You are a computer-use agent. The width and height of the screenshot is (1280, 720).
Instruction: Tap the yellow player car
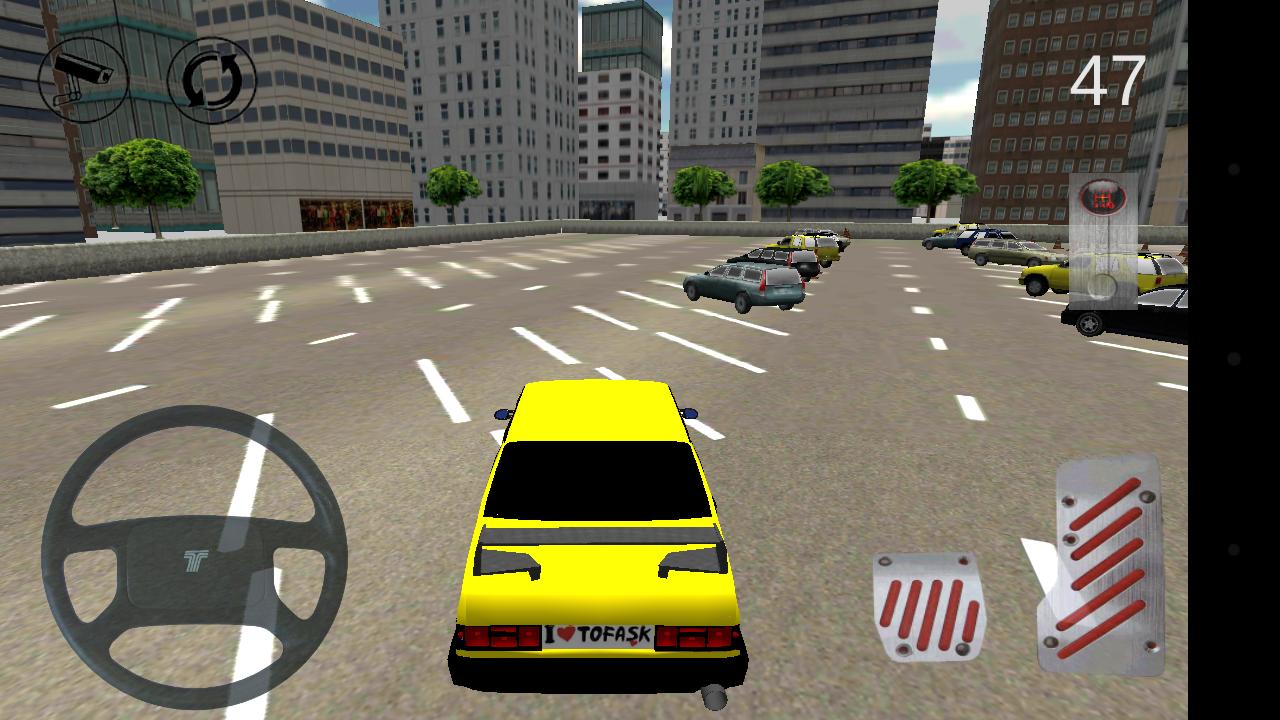click(600, 520)
